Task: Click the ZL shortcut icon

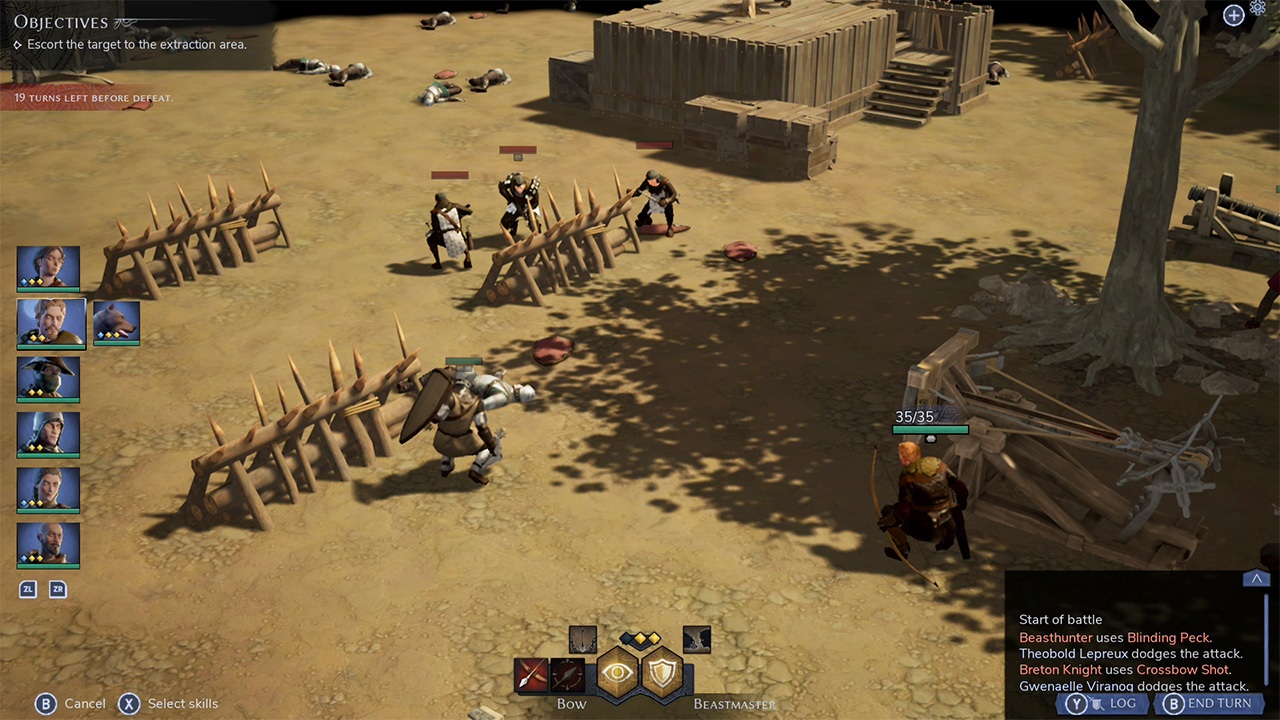Action: click(x=27, y=589)
